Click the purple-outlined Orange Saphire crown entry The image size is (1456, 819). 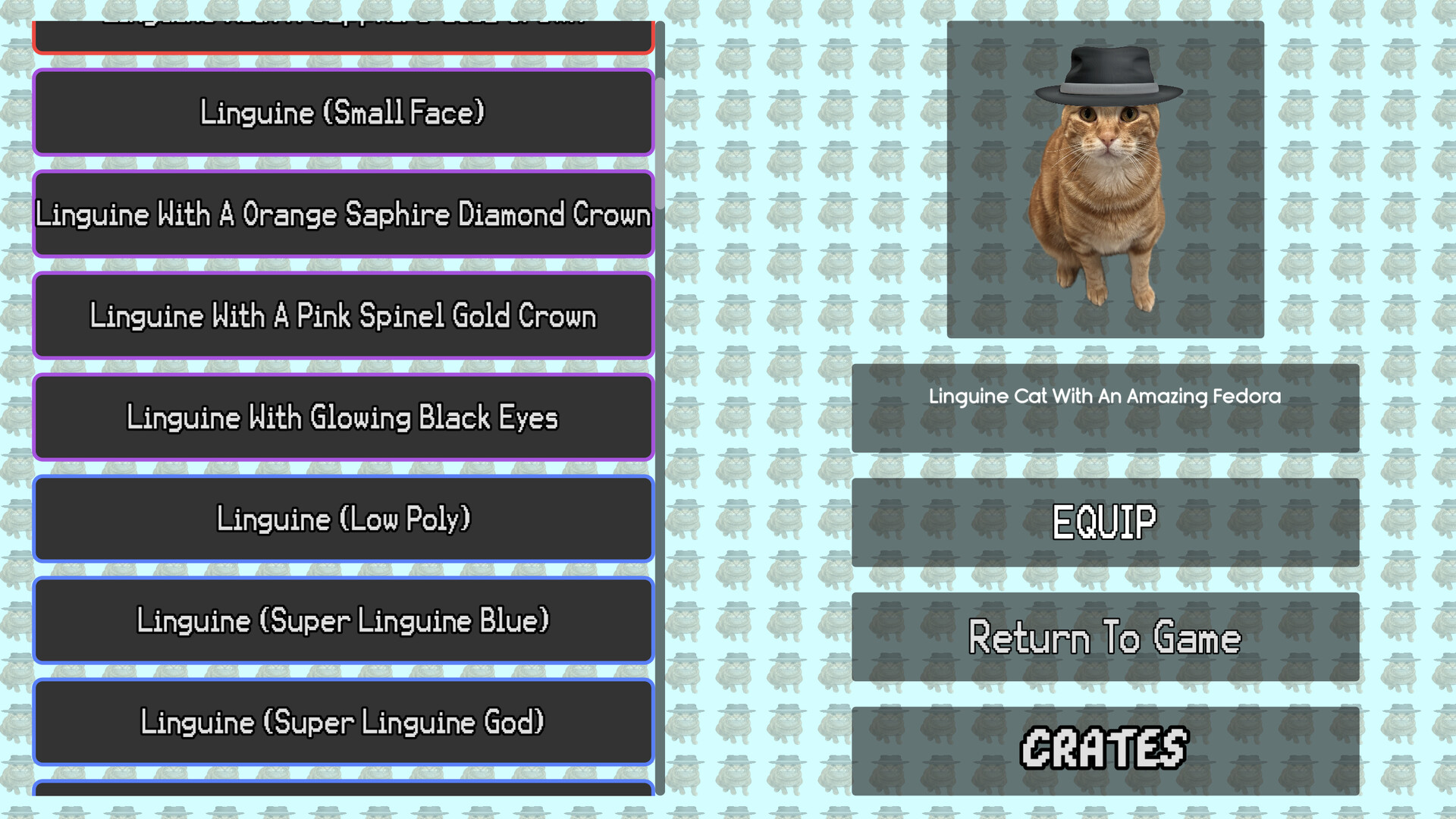[343, 215]
